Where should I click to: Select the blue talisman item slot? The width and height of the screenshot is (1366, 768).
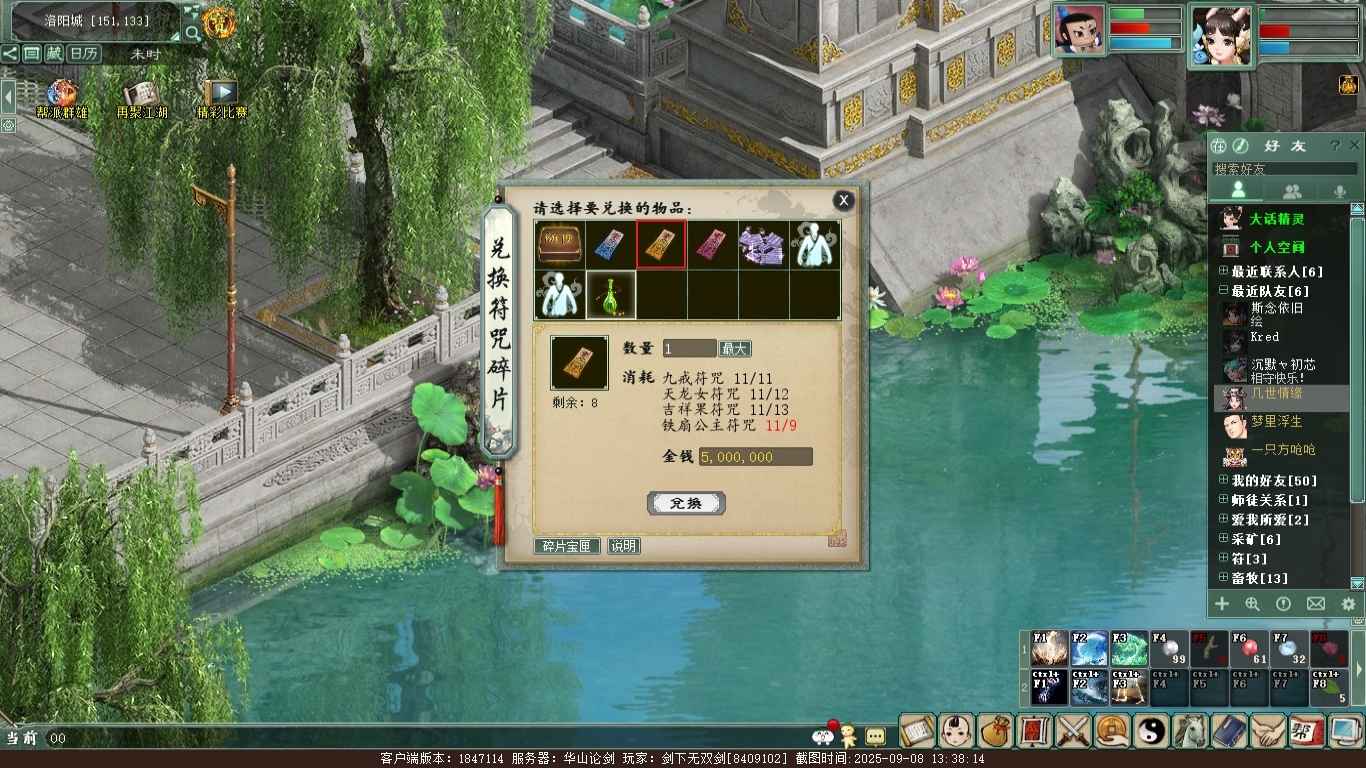tap(610, 245)
